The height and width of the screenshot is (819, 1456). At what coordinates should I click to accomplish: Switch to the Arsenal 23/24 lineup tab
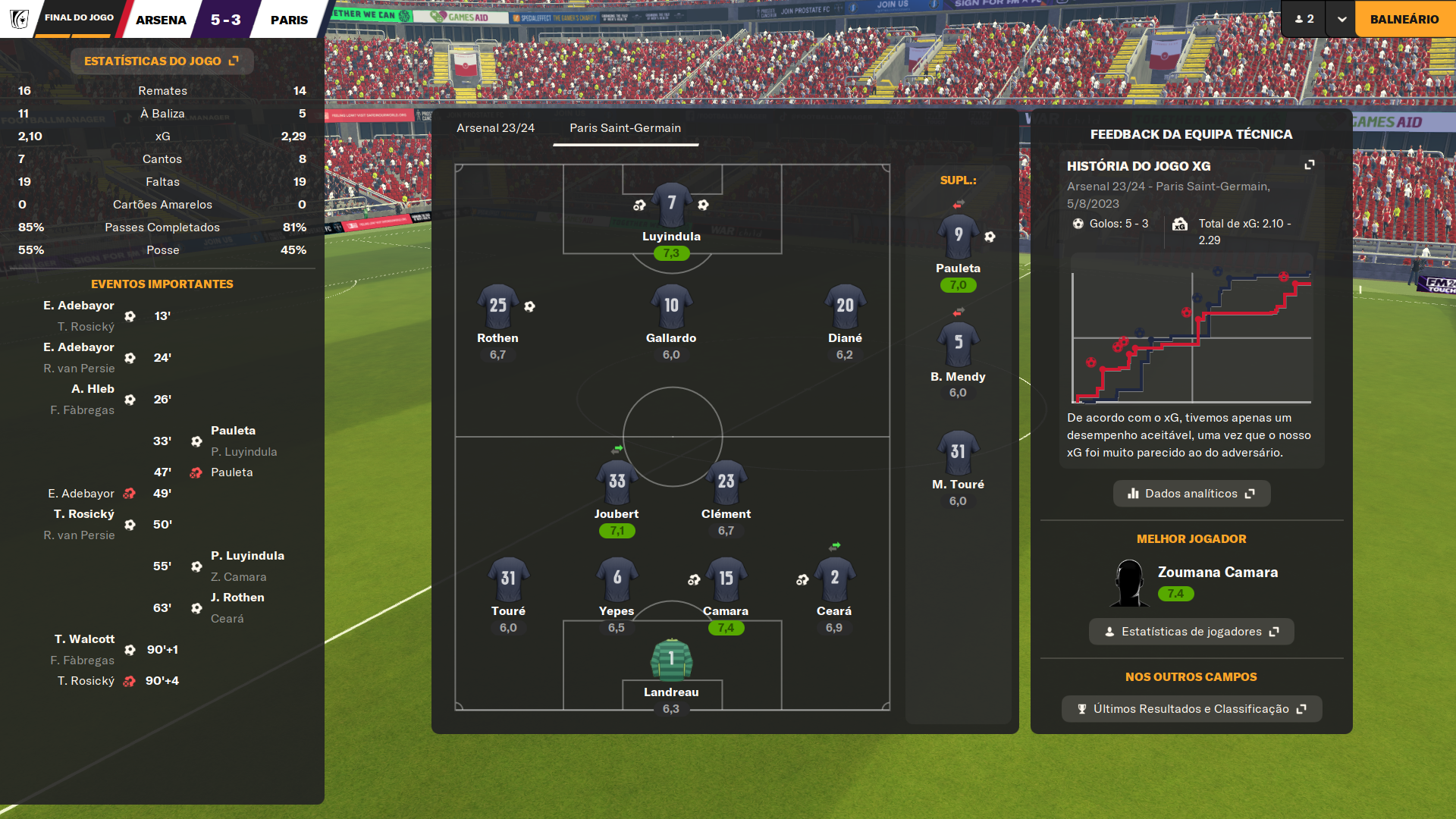tap(495, 128)
